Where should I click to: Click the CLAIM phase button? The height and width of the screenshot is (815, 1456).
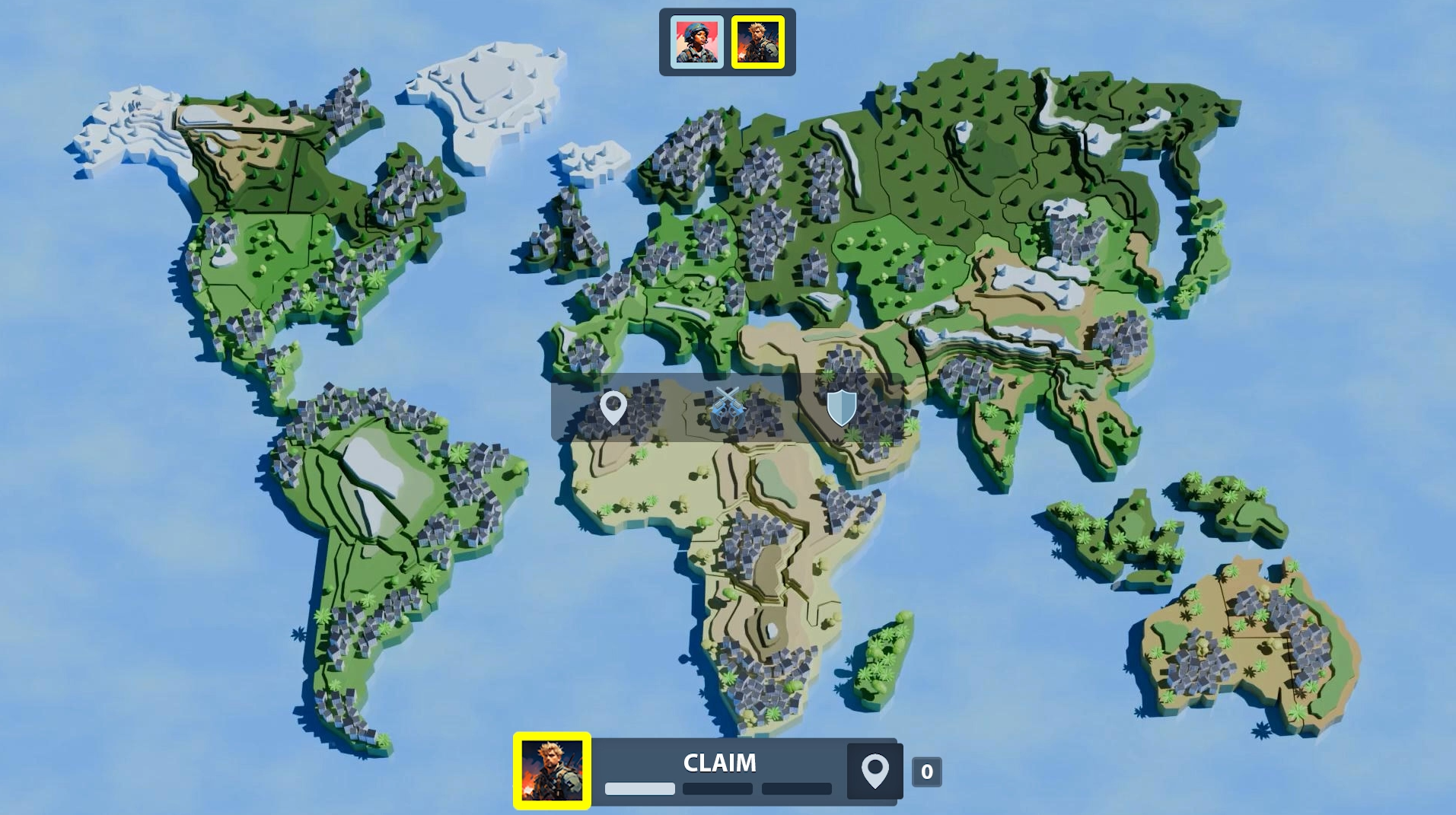pos(718,763)
